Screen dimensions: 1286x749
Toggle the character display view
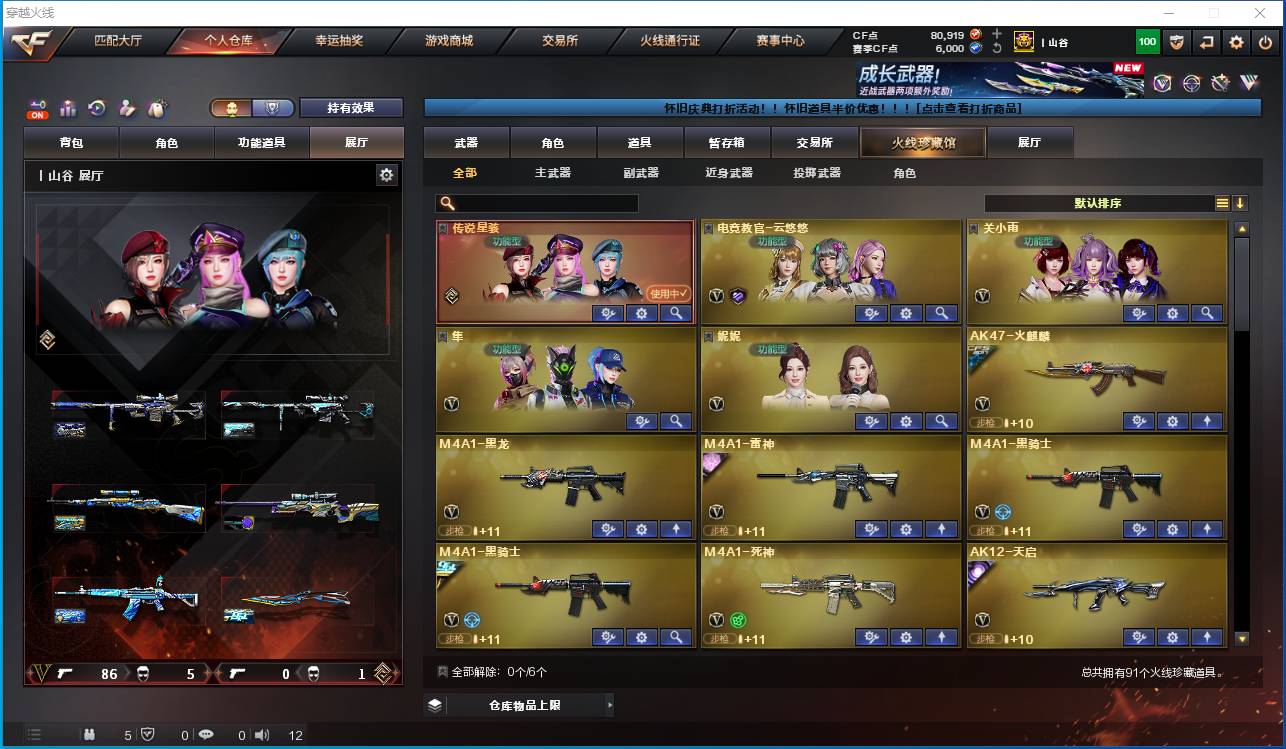click(x=232, y=106)
